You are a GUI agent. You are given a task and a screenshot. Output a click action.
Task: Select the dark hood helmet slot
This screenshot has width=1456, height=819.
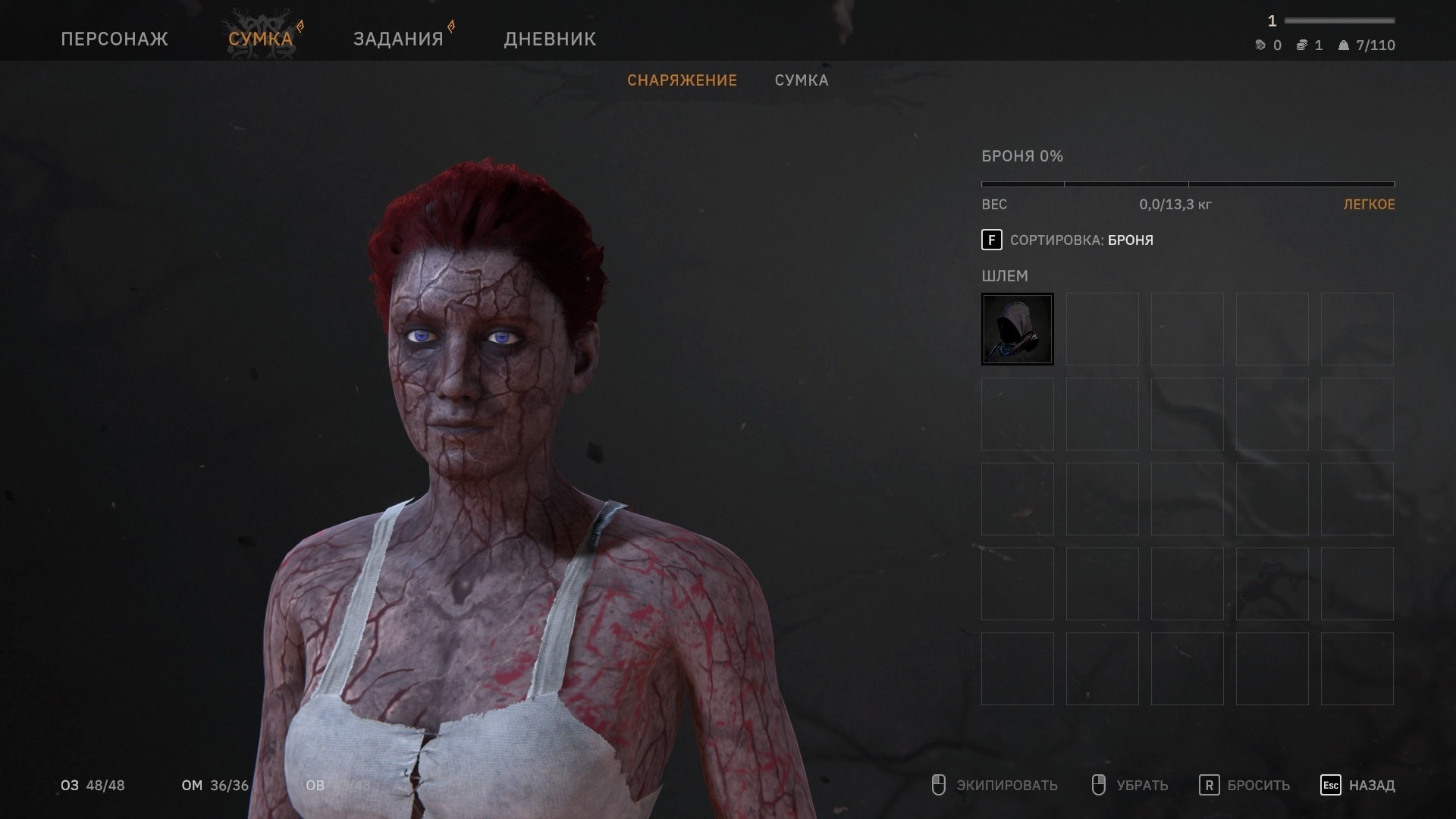(1017, 329)
